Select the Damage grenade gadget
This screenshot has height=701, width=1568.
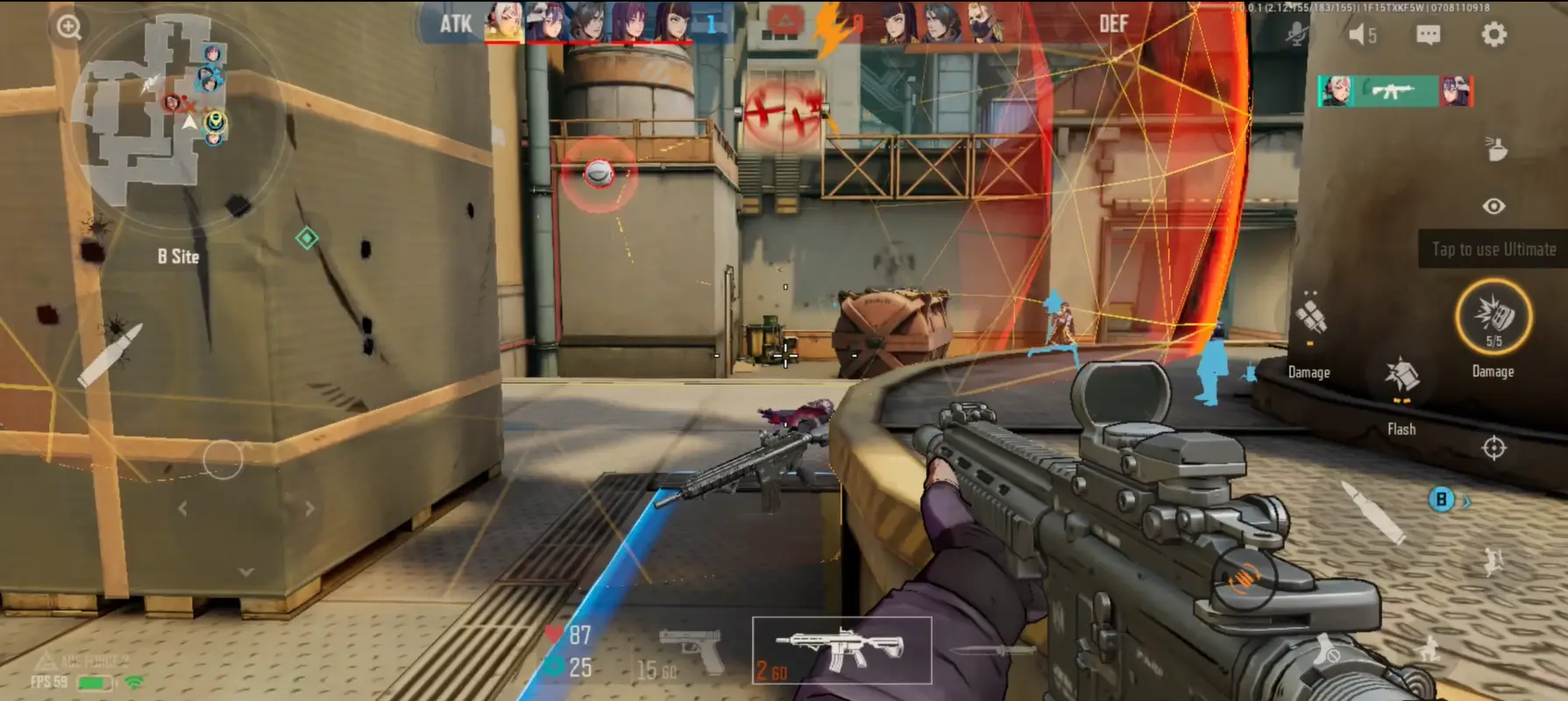click(1309, 315)
